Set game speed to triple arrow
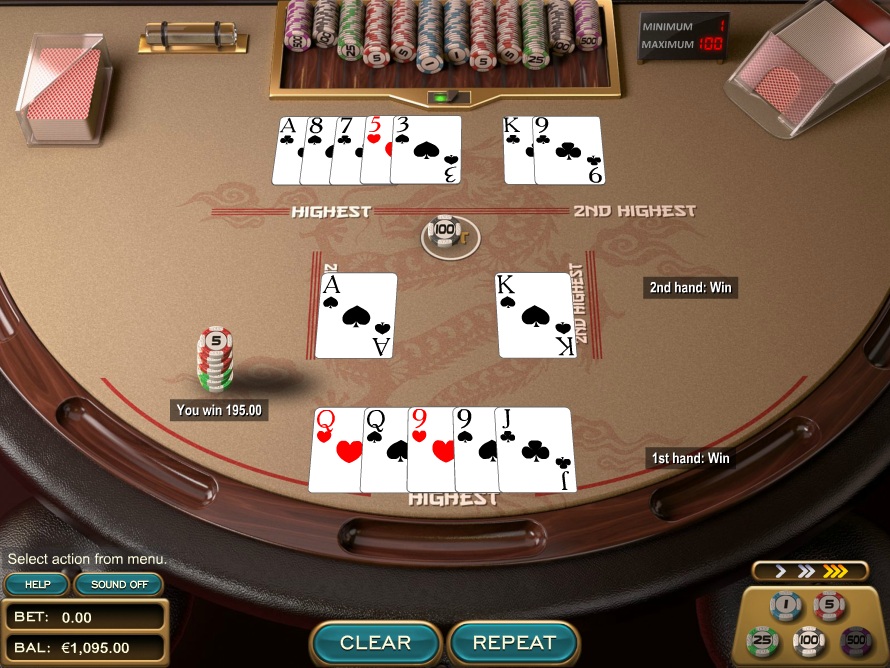The width and height of the screenshot is (890, 668). (835, 571)
